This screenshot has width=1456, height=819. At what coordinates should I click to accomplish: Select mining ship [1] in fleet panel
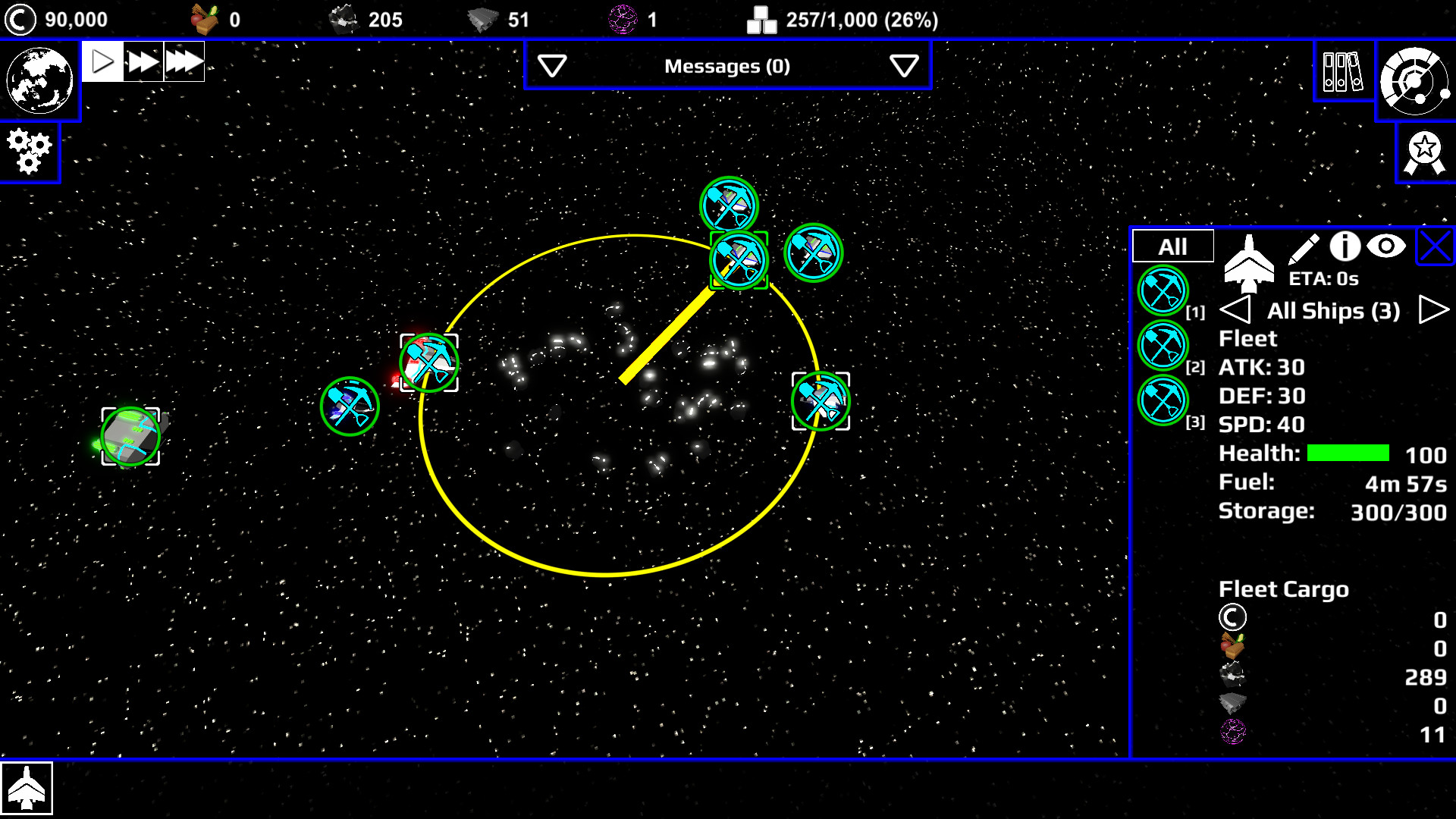pyautogui.click(x=1162, y=290)
